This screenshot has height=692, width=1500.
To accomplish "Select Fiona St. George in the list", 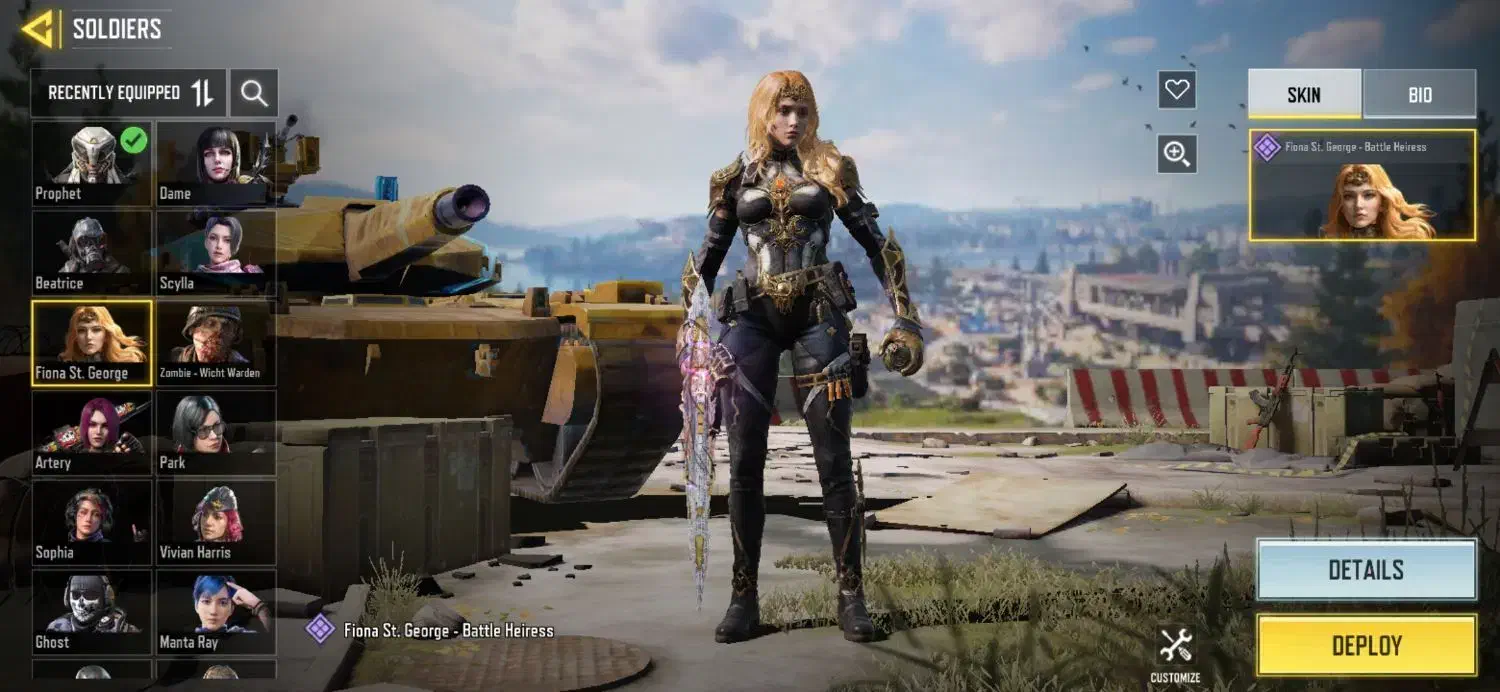I will point(92,342).
